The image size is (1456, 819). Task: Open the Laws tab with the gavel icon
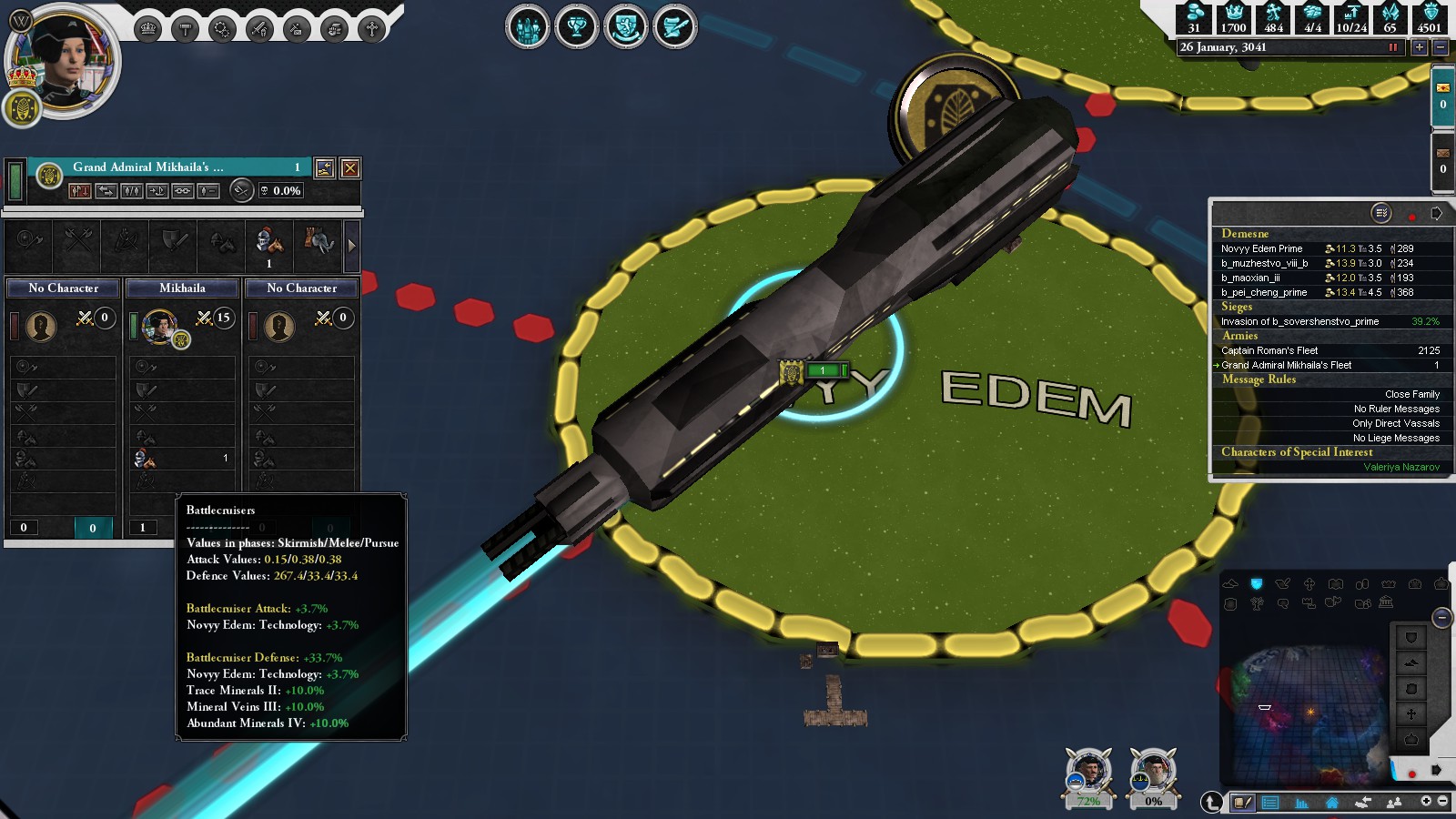[185, 29]
